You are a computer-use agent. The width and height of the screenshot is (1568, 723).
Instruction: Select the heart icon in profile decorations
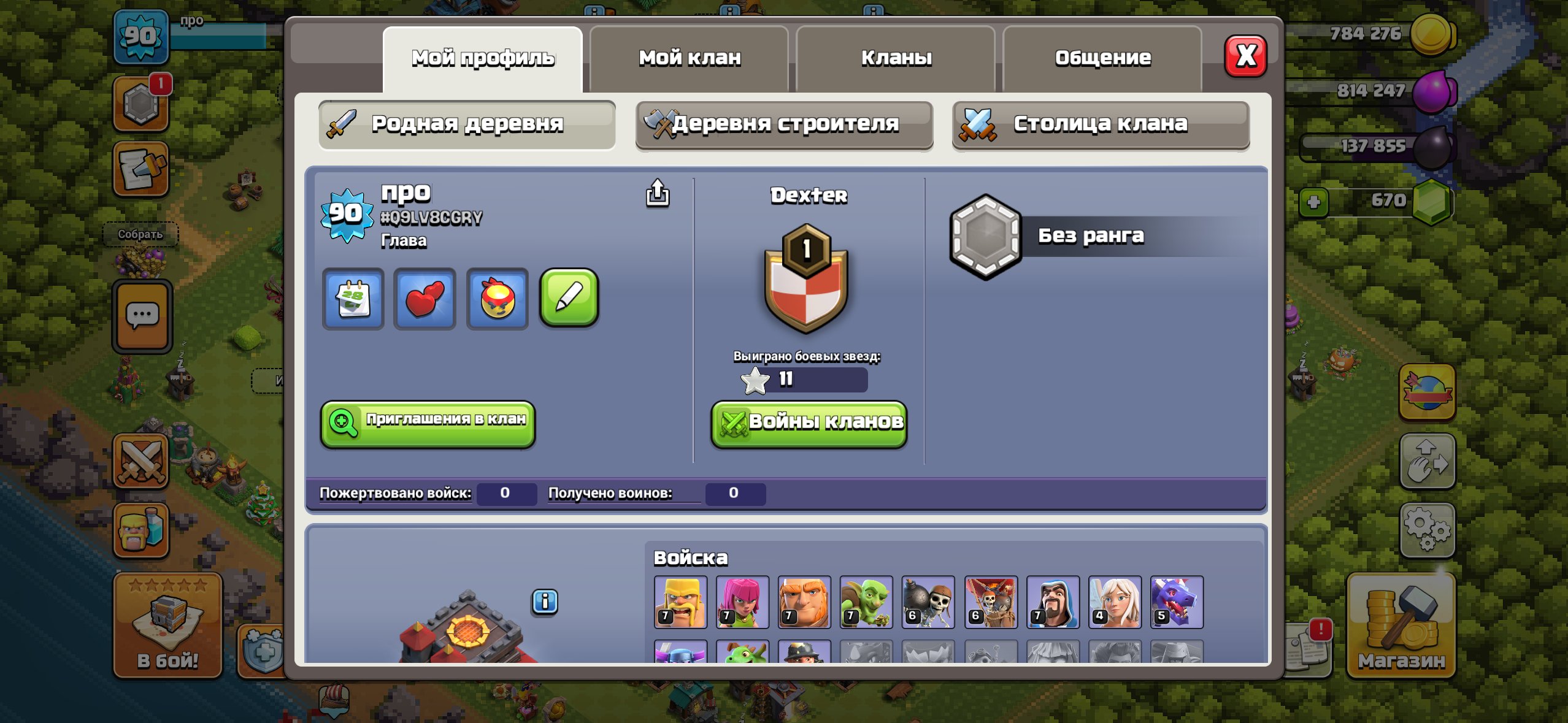(x=425, y=300)
